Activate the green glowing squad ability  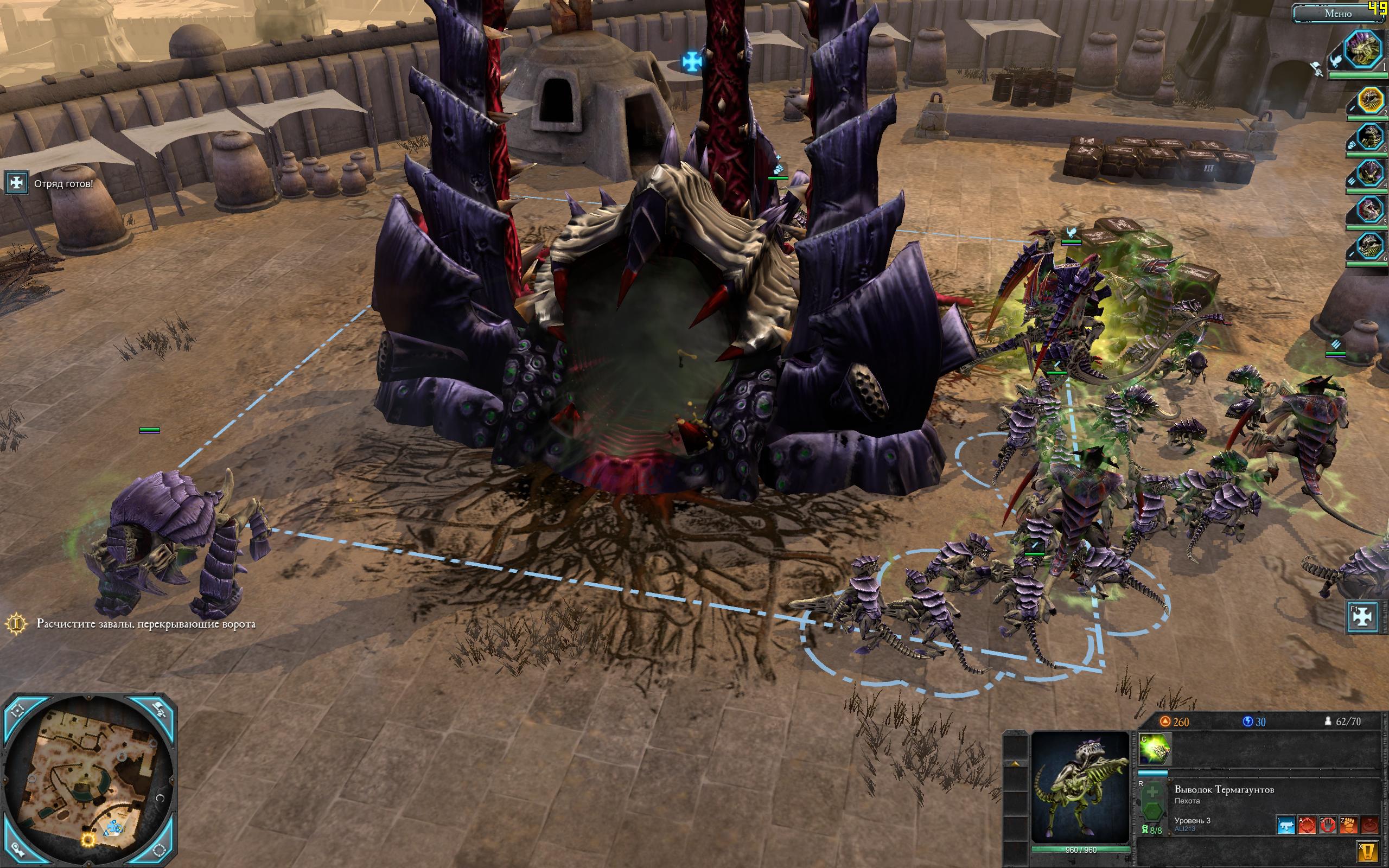1155,749
